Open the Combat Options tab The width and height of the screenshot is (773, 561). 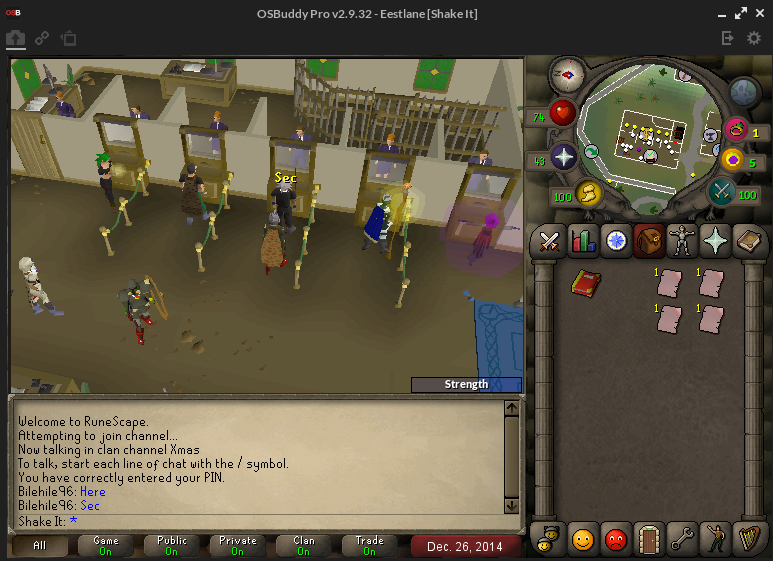(549, 240)
